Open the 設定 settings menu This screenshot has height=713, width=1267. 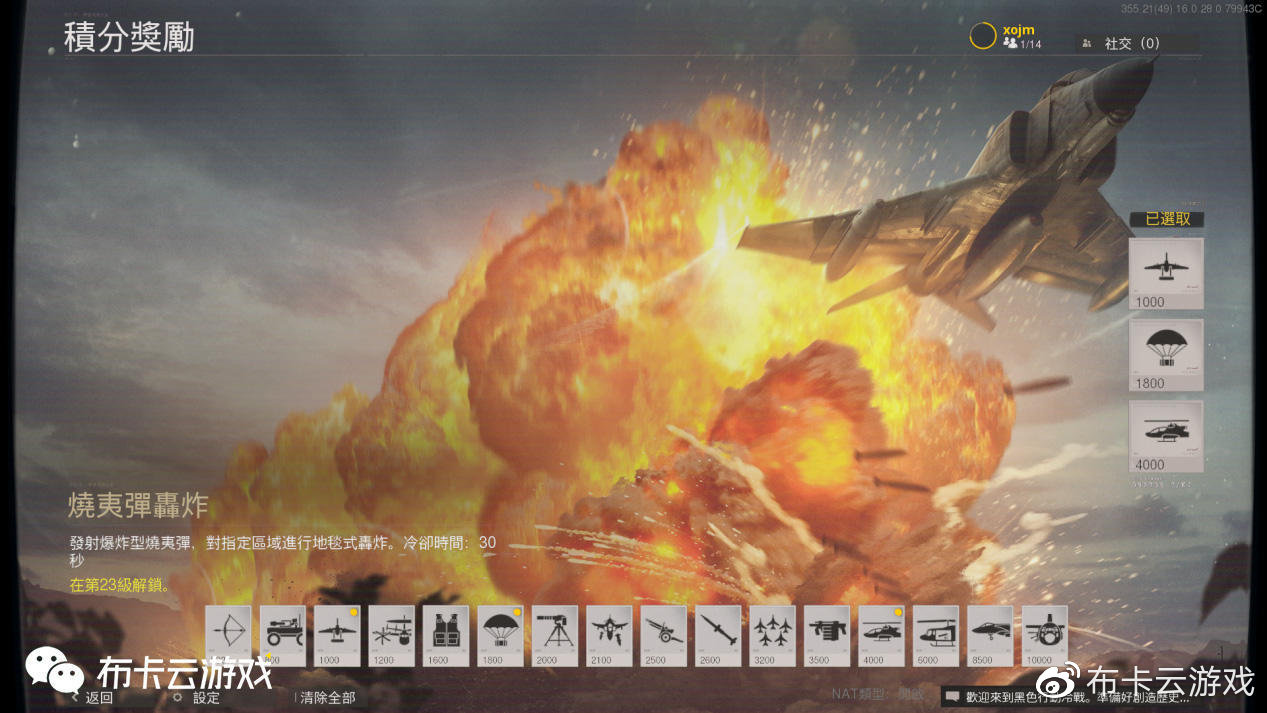click(x=205, y=698)
